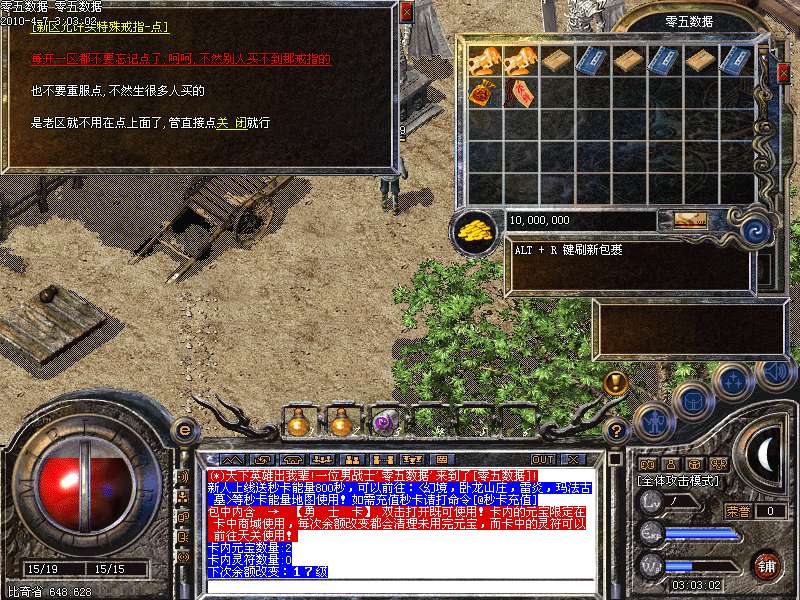This screenshot has width=800, height=600.
Task: Use the first orange potion belt slot
Action: point(296,424)
